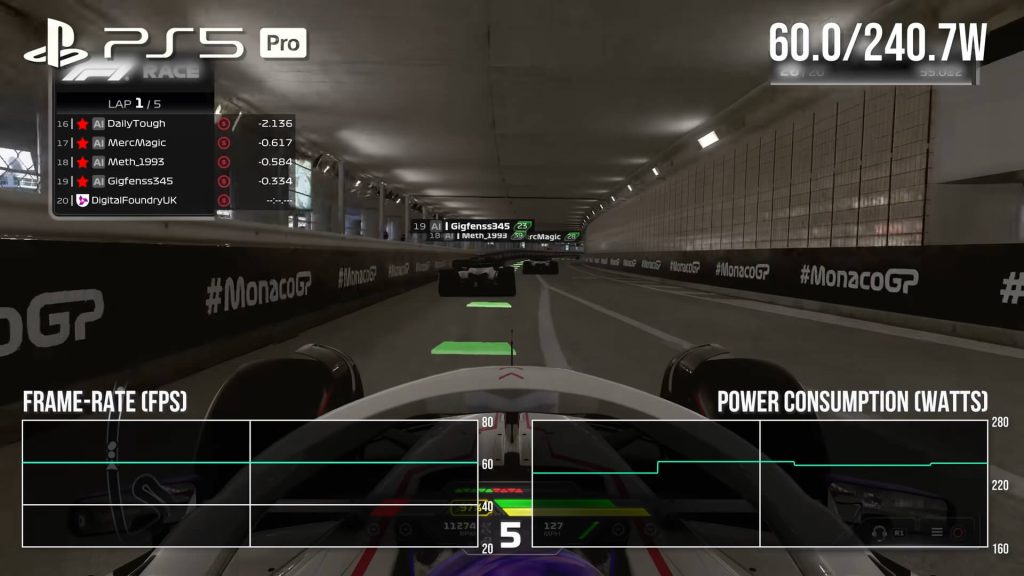
Task: Click Meth_1993 in the position list
Action: 136,162
